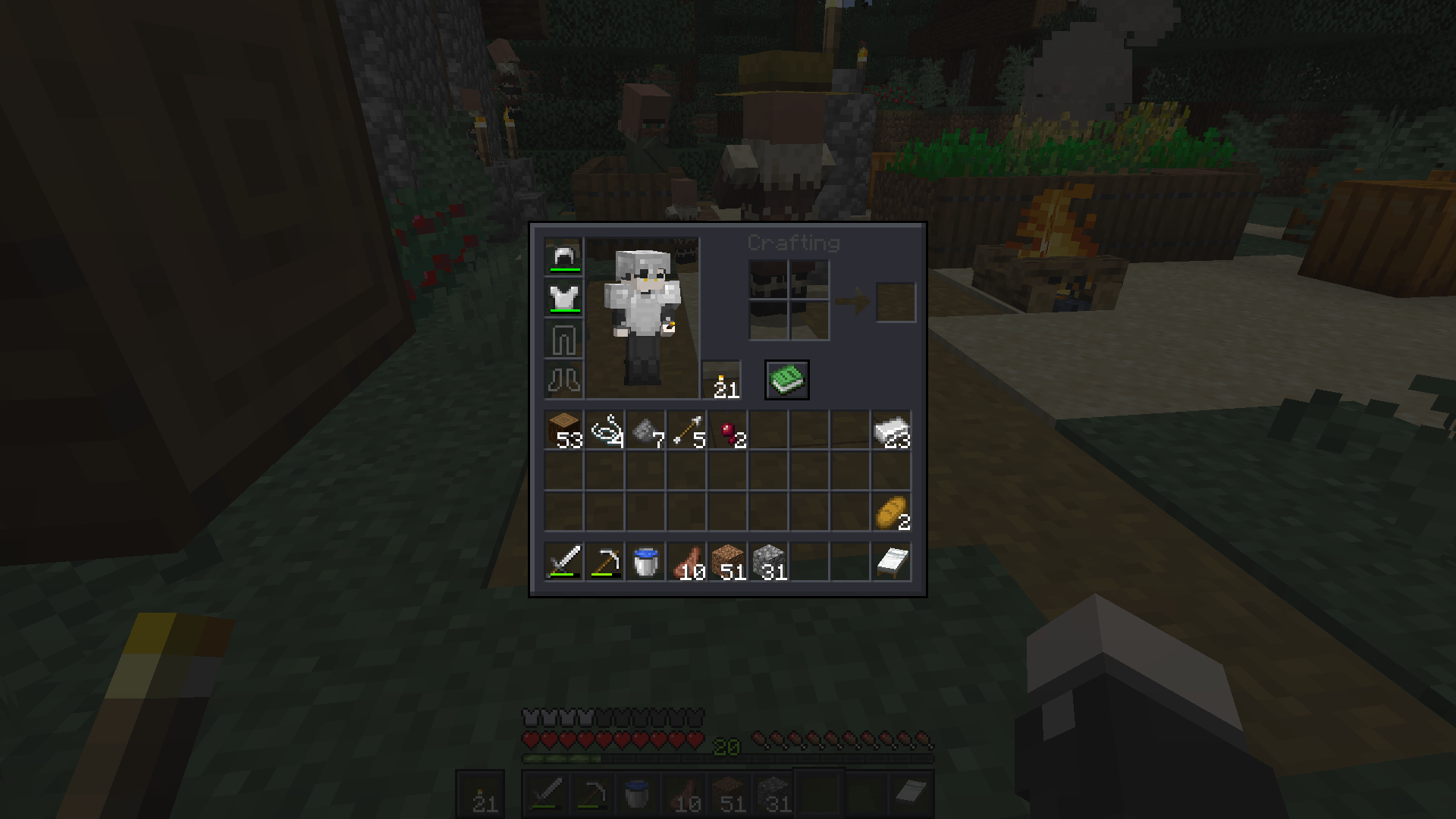Choose the iron sword in the hotbar
This screenshot has width=1456, height=819.
coord(563,563)
